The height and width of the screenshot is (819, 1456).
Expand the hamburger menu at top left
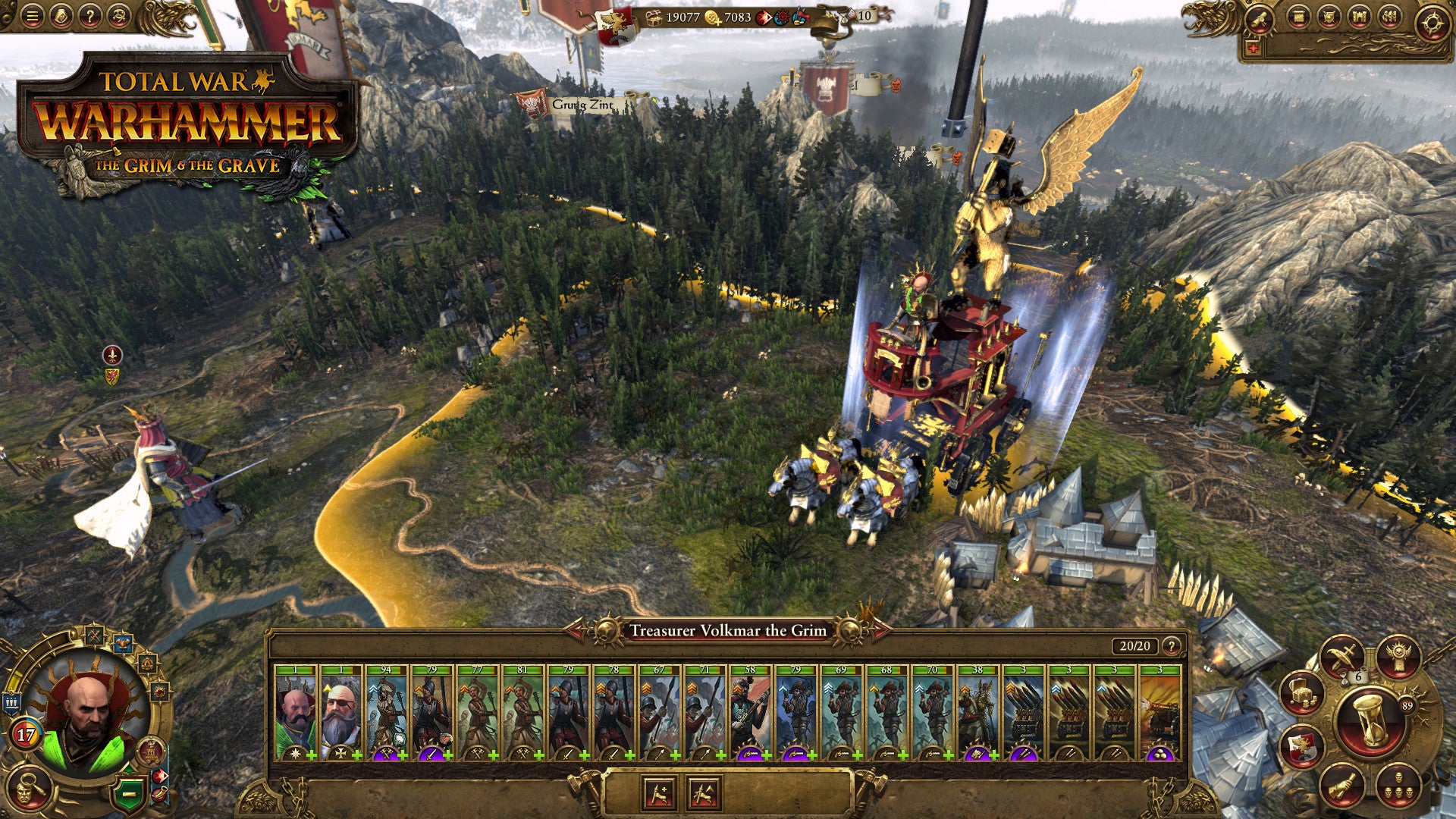coord(32,16)
